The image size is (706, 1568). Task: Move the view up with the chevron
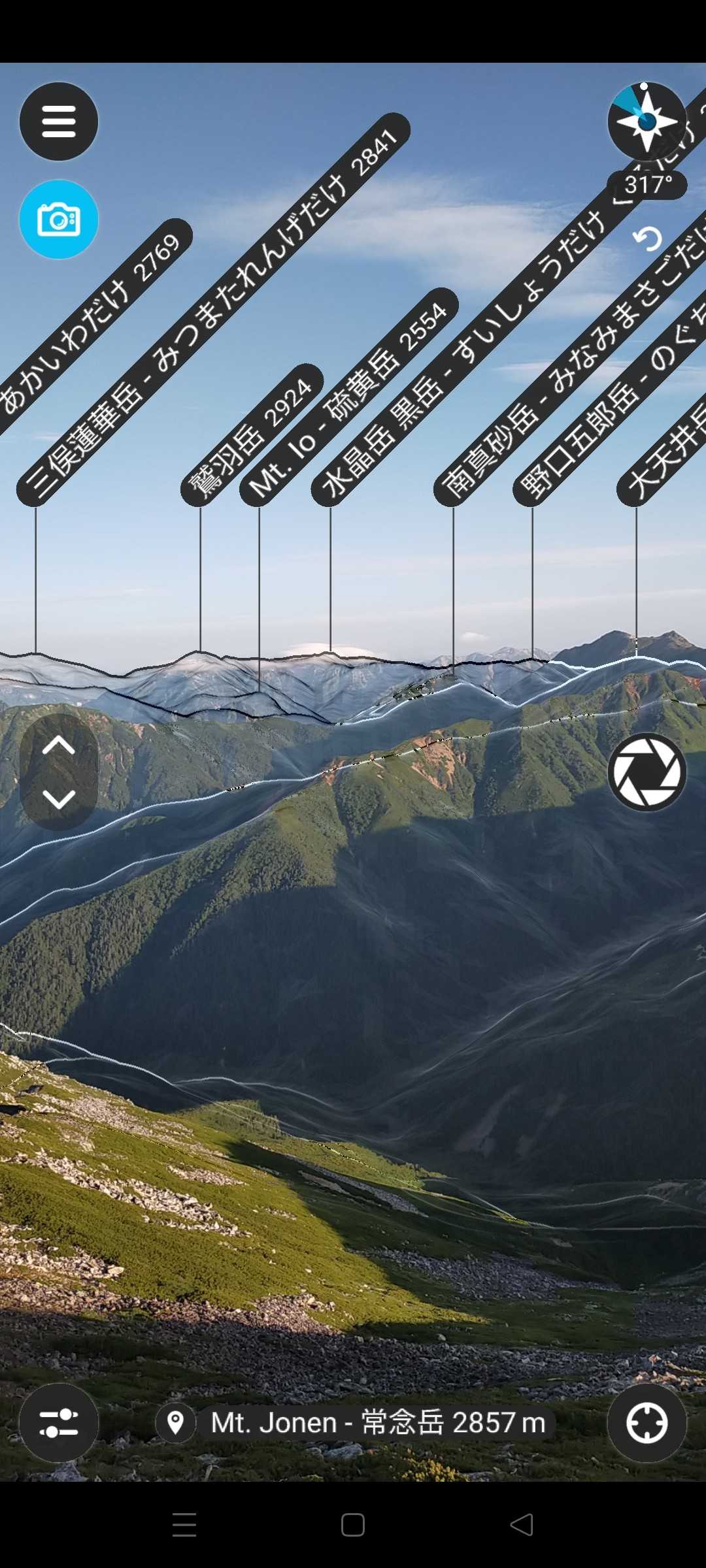(59, 745)
